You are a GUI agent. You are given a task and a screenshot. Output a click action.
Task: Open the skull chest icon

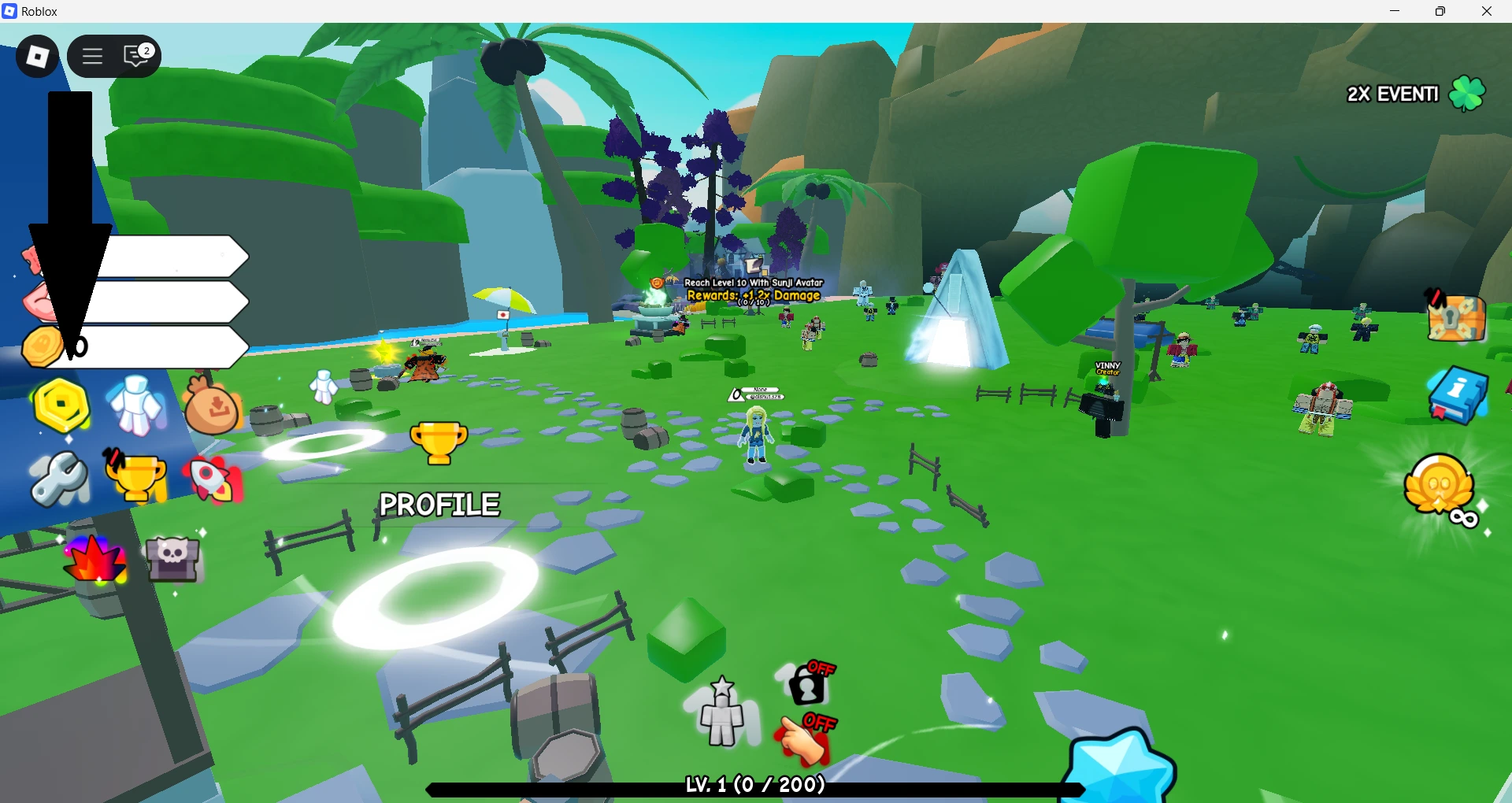(x=172, y=557)
